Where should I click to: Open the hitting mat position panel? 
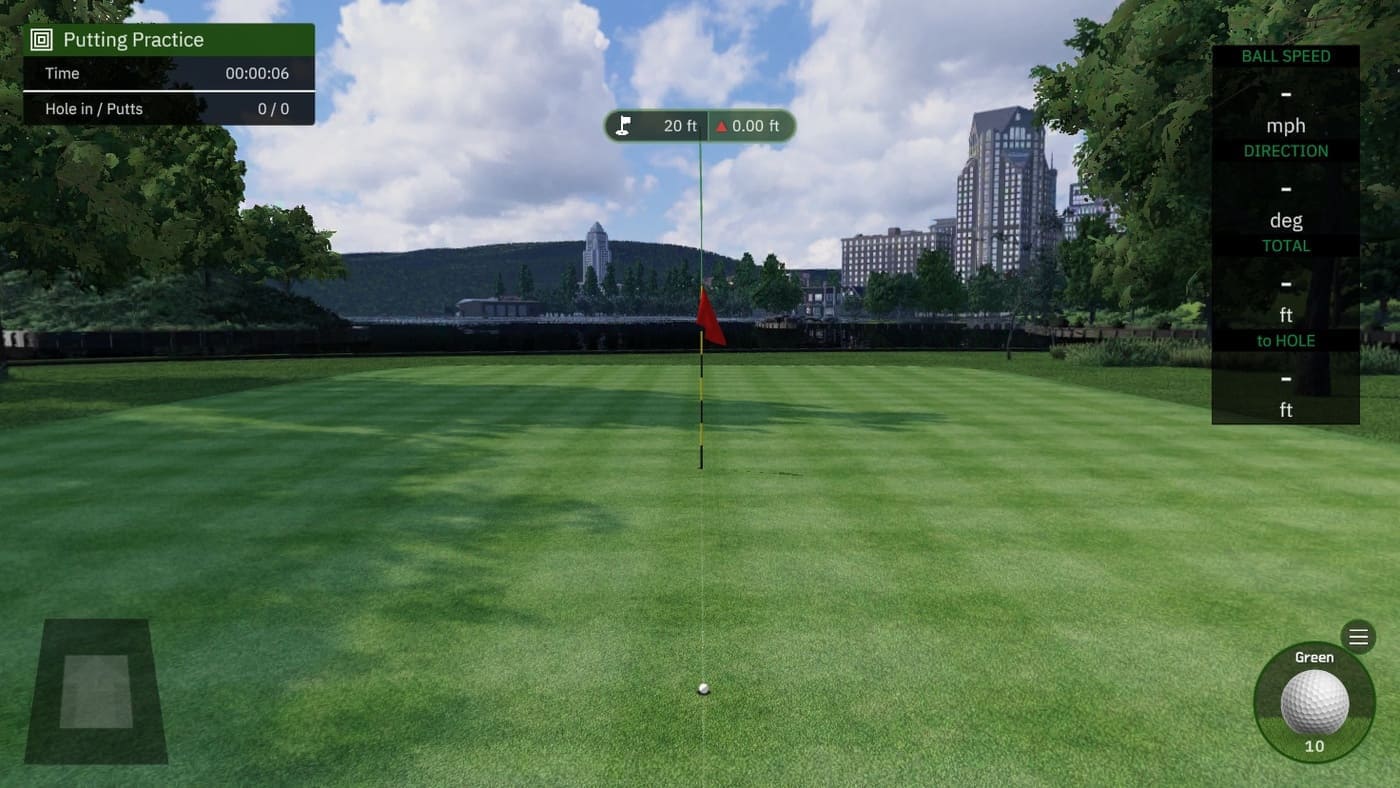pyautogui.click(x=96, y=691)
